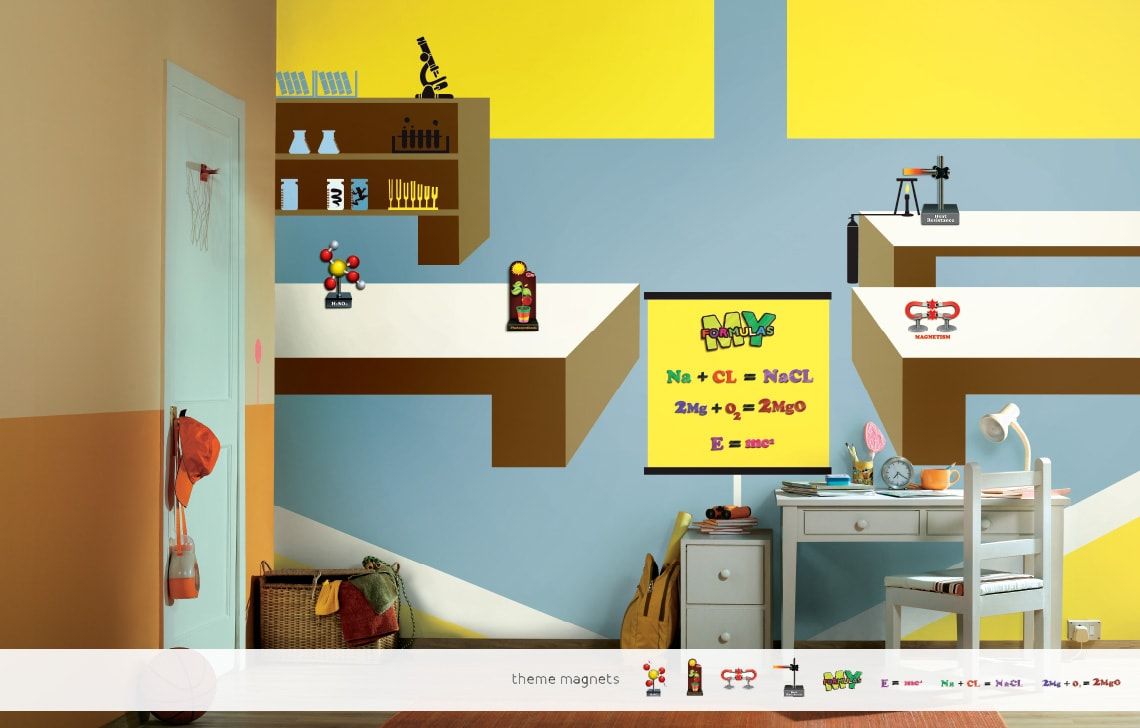Pick the Na + CL = NaCL magnet
Viewport: 1140px width, 728px height.
tap(982, 682)
